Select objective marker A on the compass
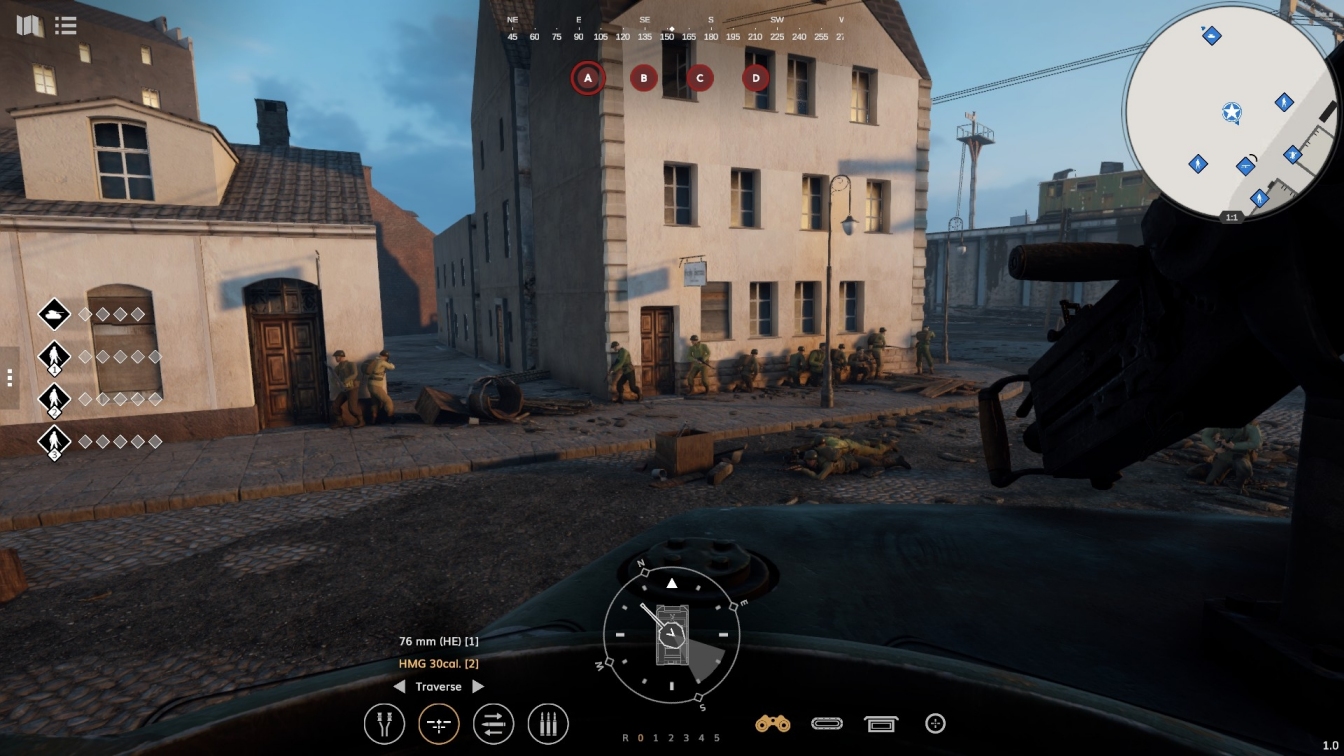 588,77
